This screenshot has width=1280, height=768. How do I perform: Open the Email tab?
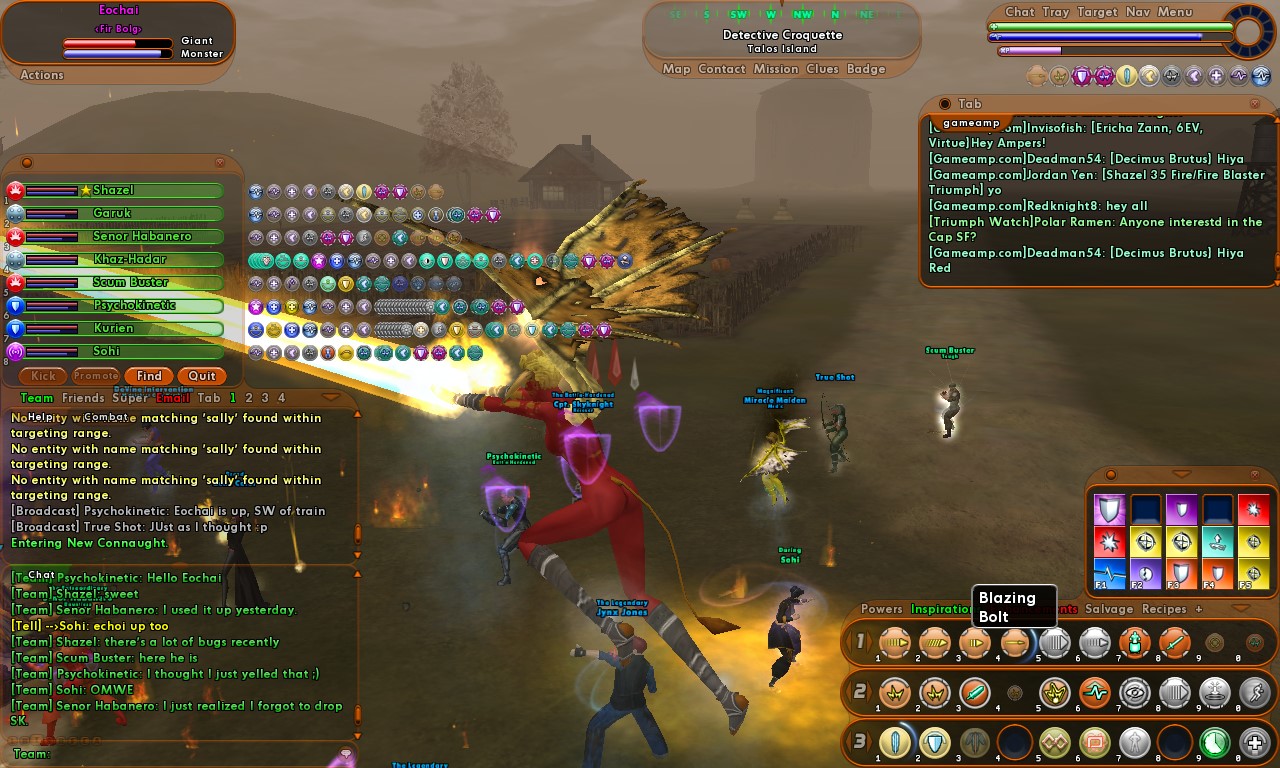click(x=173, y=398)
